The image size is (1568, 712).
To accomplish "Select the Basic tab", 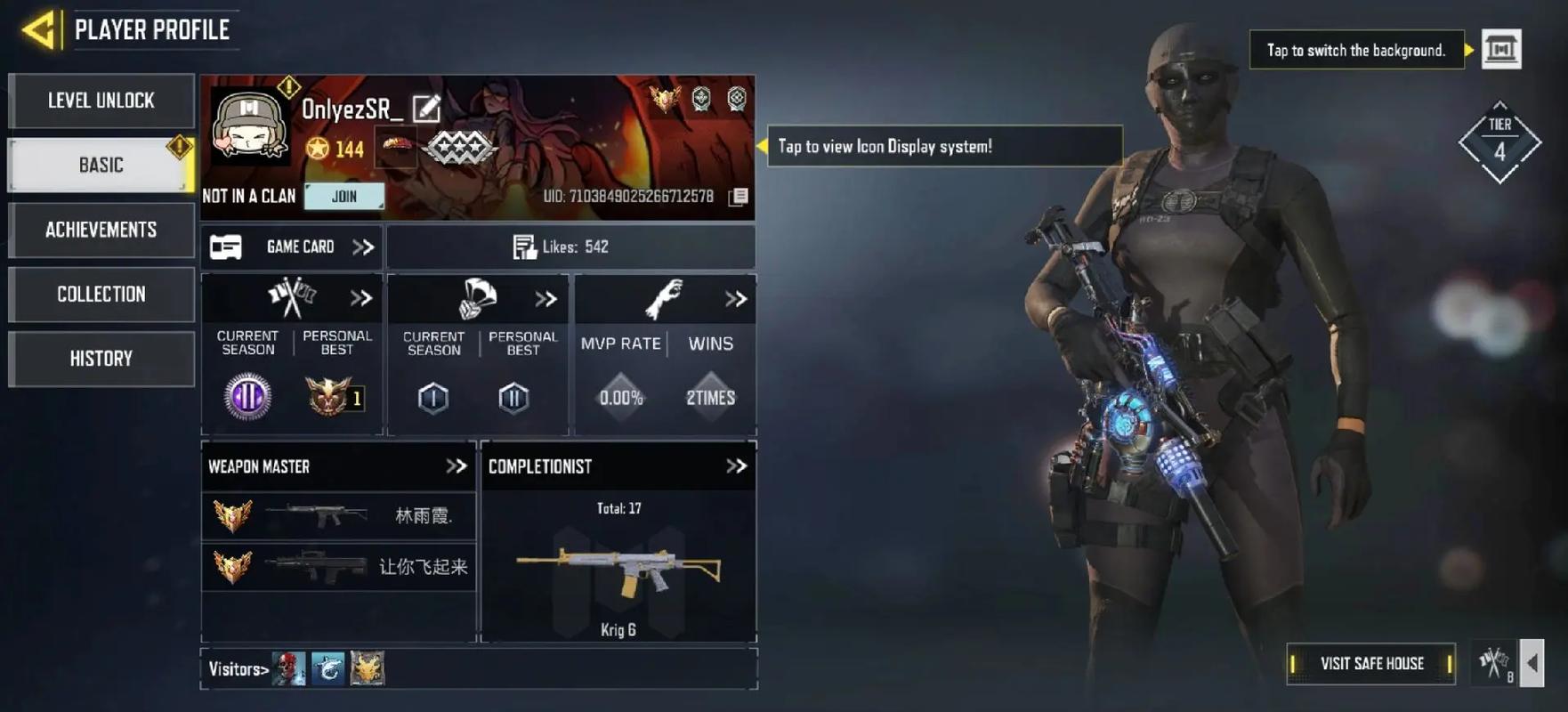I will (101, 166).
